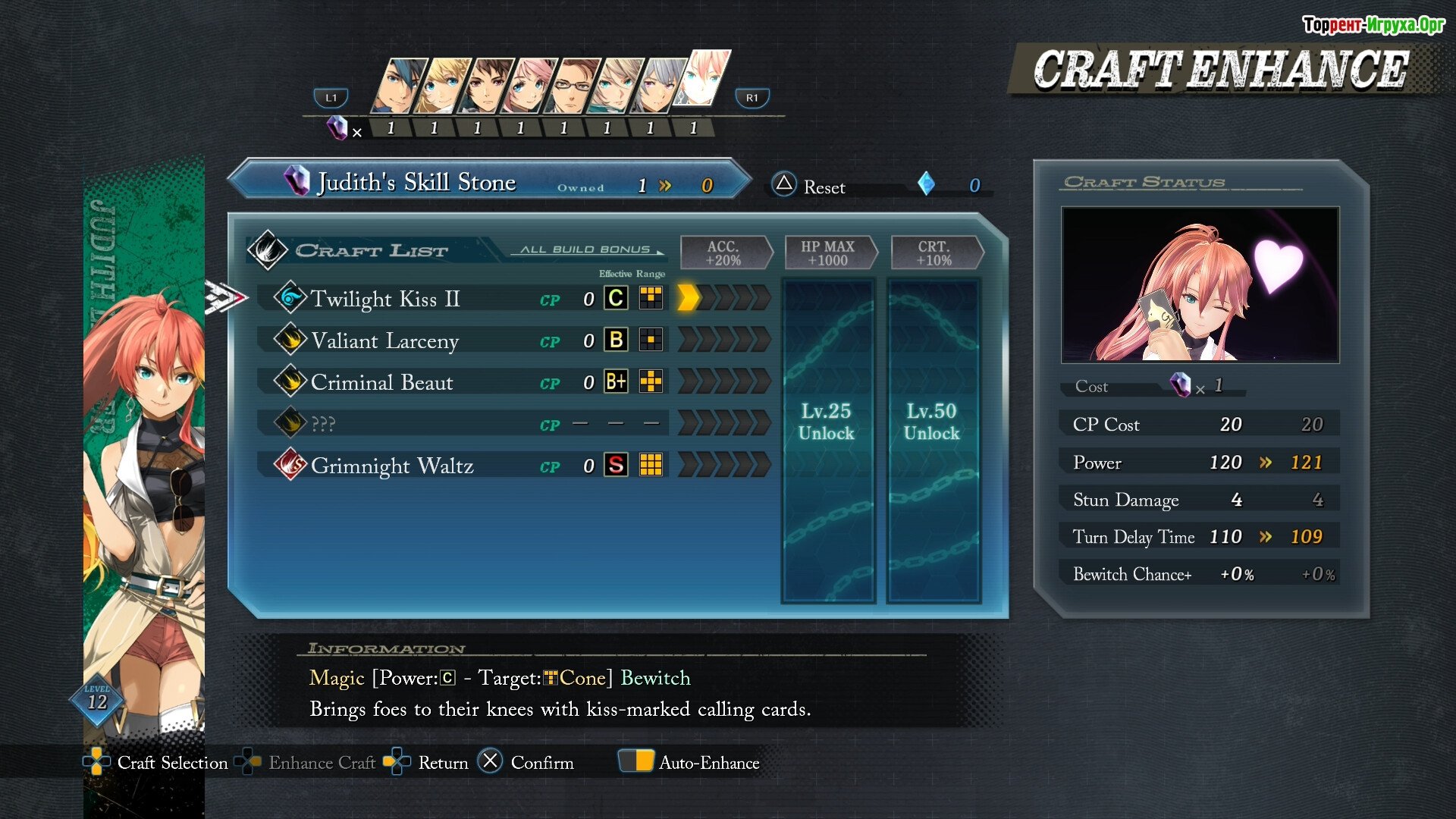
Task: Click the ACC. +20% build bonus
Action: (723, 253)
